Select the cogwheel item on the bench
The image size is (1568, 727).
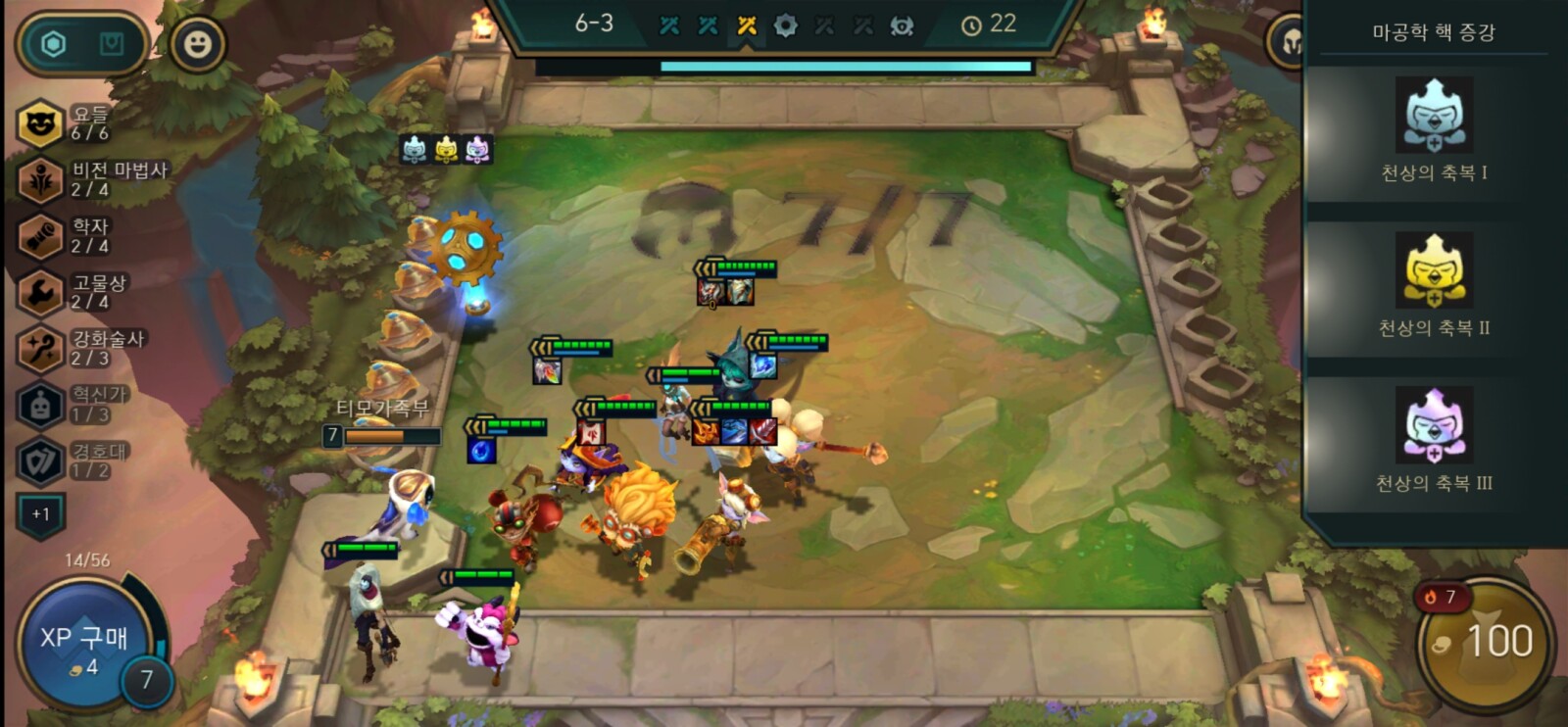[x=466, y=244]
